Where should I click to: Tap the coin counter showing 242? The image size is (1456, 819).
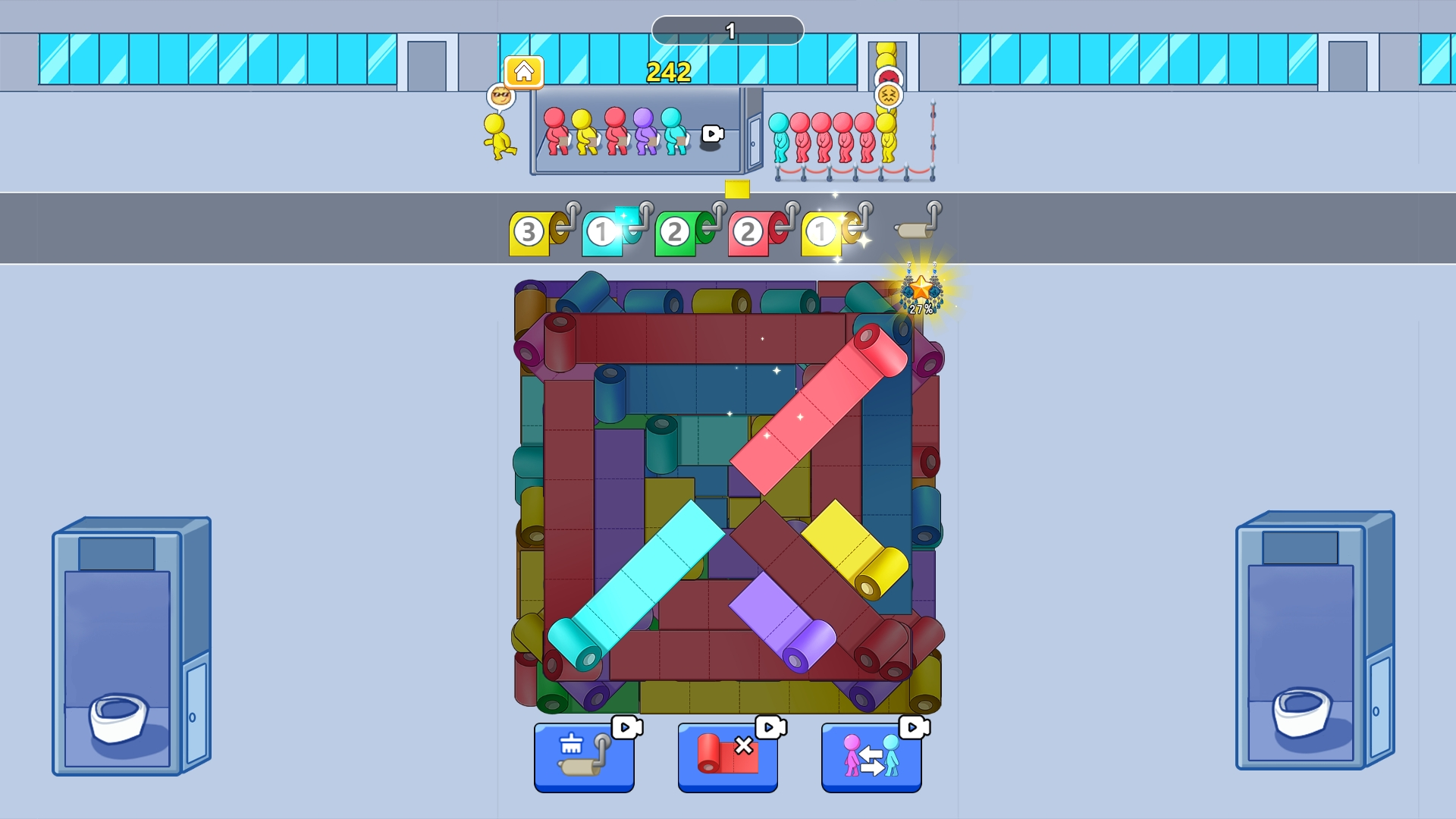click(x=666, y=74)
